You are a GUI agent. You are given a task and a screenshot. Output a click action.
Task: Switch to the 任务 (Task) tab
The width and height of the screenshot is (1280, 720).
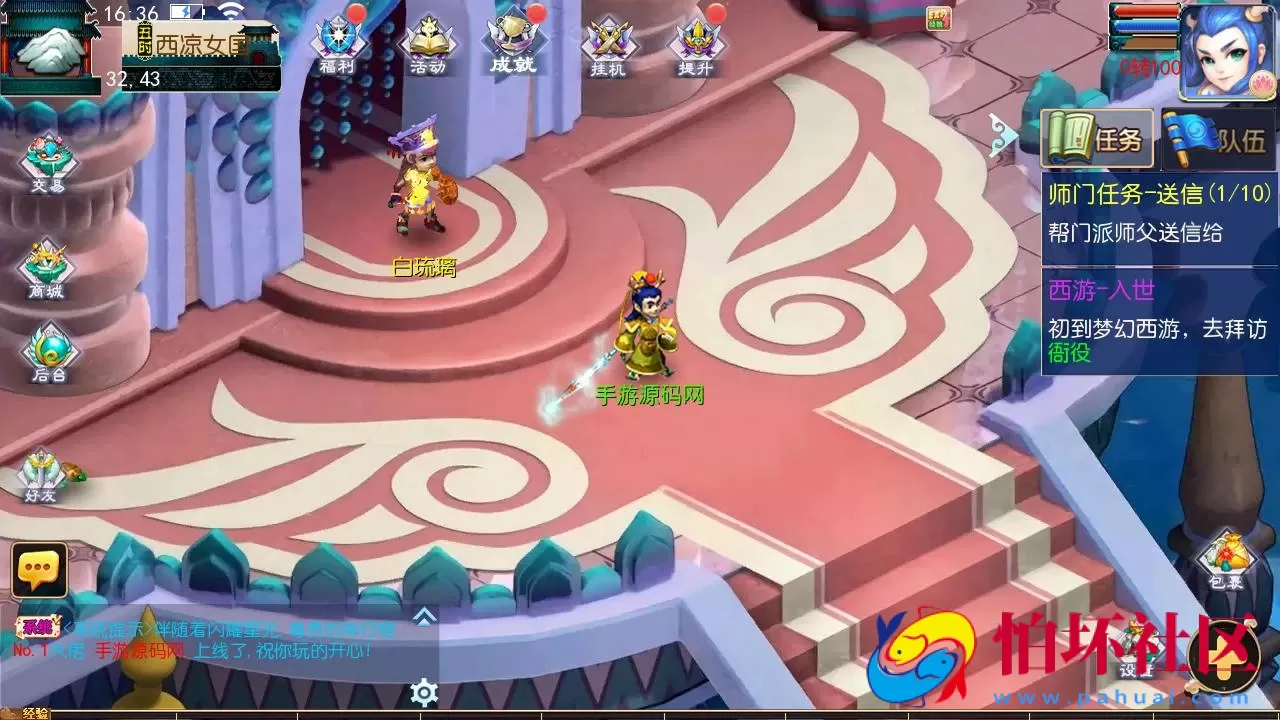[1098, 139]
